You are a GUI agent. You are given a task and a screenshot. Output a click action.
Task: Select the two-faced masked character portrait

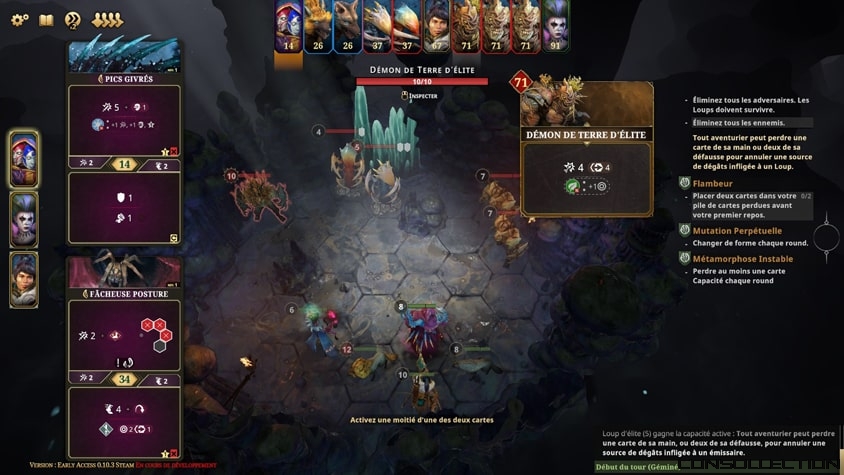[x=24, y=159]
